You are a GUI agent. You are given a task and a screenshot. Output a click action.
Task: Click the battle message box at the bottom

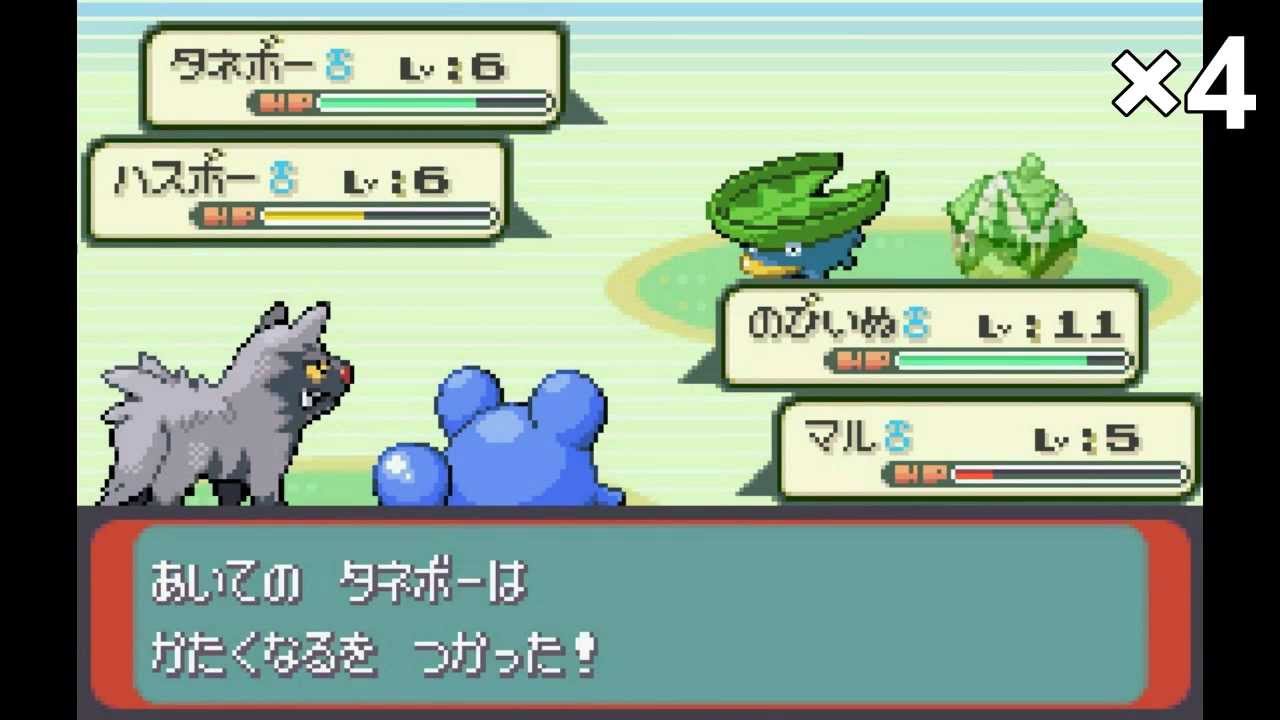pyautogui.click(x=640, y=615)
